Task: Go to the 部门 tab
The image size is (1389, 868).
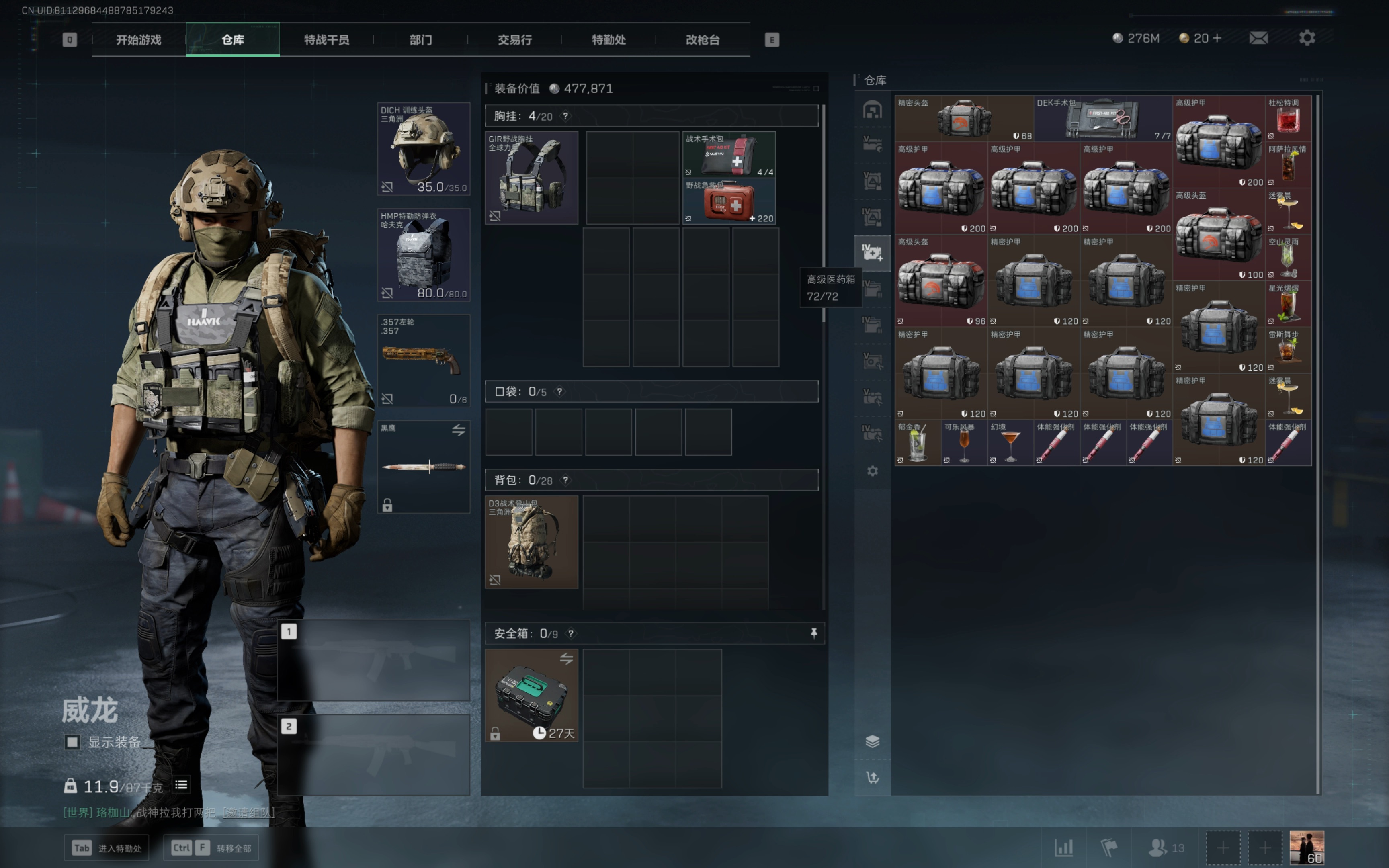Action: pos(420,40)
